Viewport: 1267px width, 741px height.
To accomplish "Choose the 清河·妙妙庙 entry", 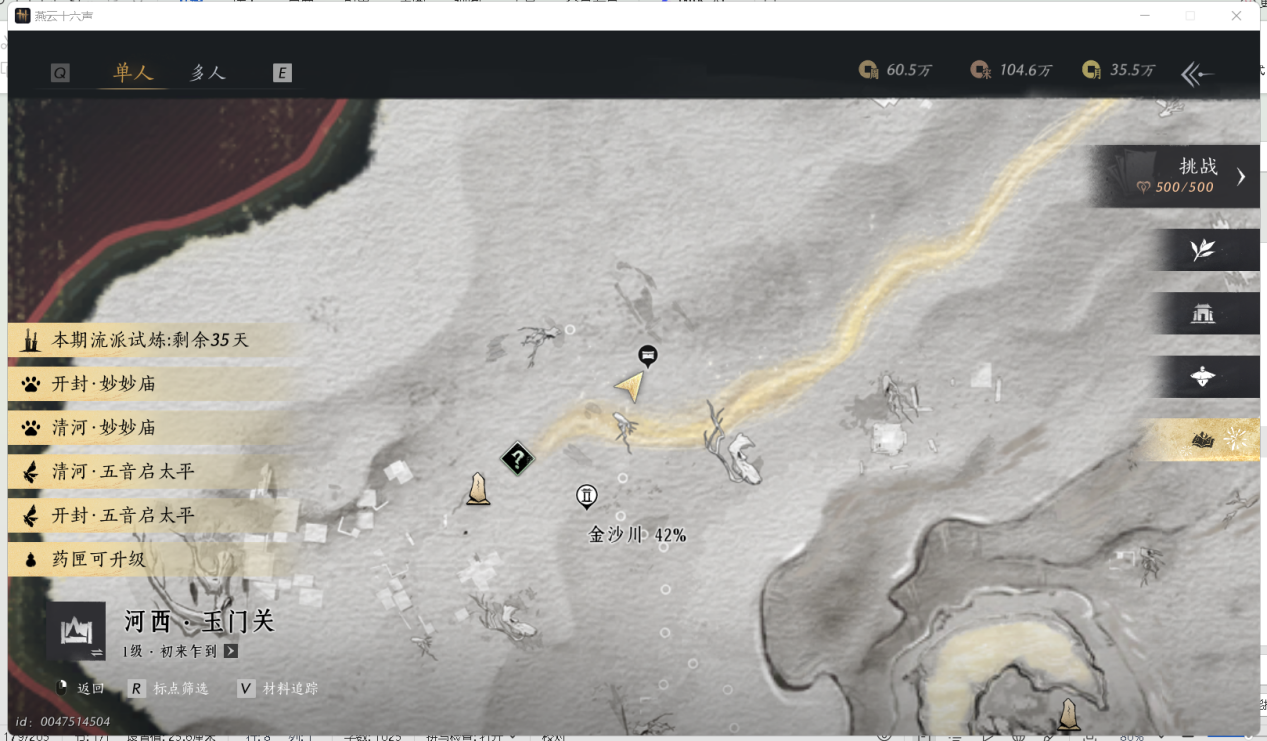I will click(105, 428).
